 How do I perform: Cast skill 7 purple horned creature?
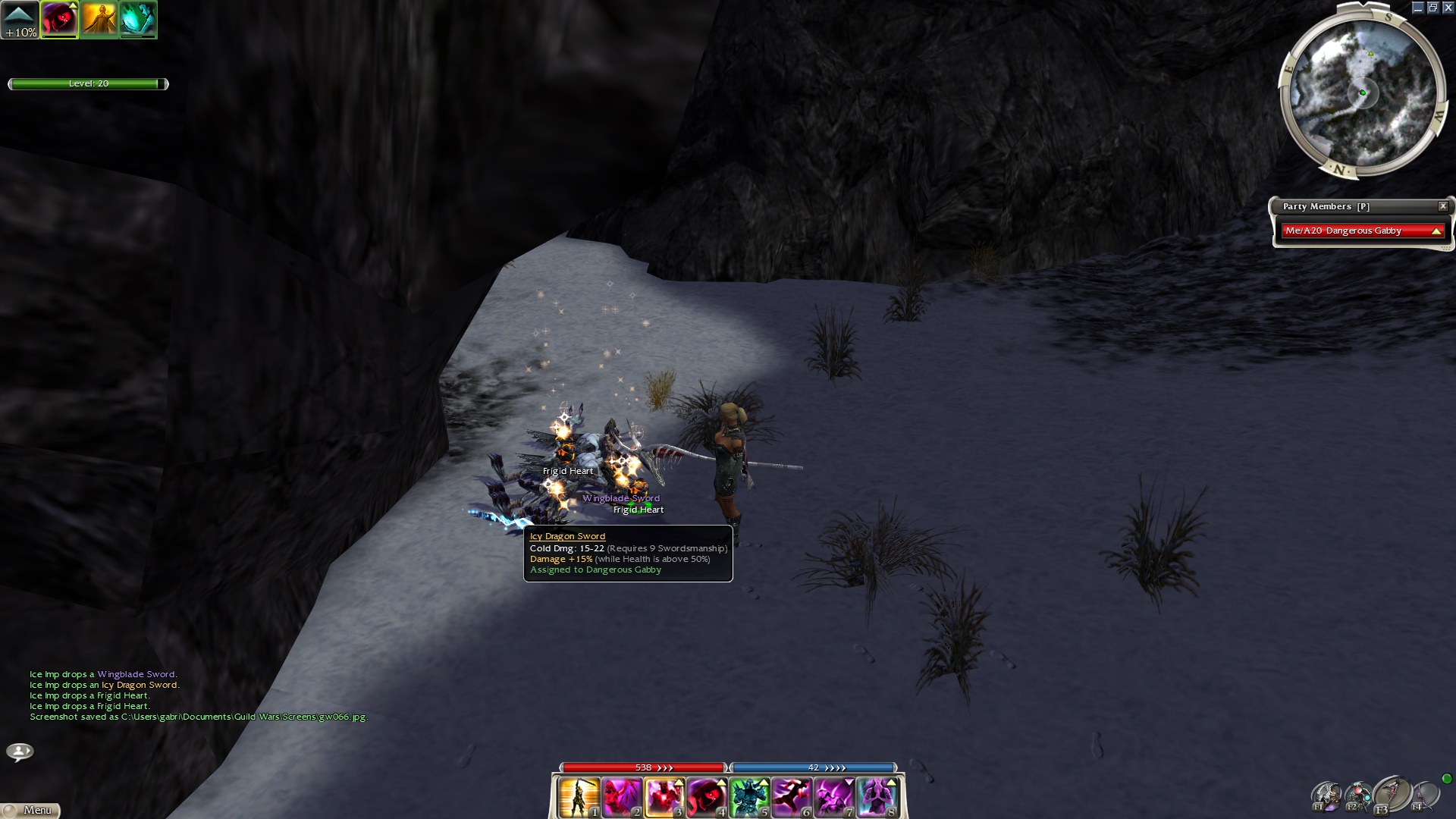click(x=834, y=797)
